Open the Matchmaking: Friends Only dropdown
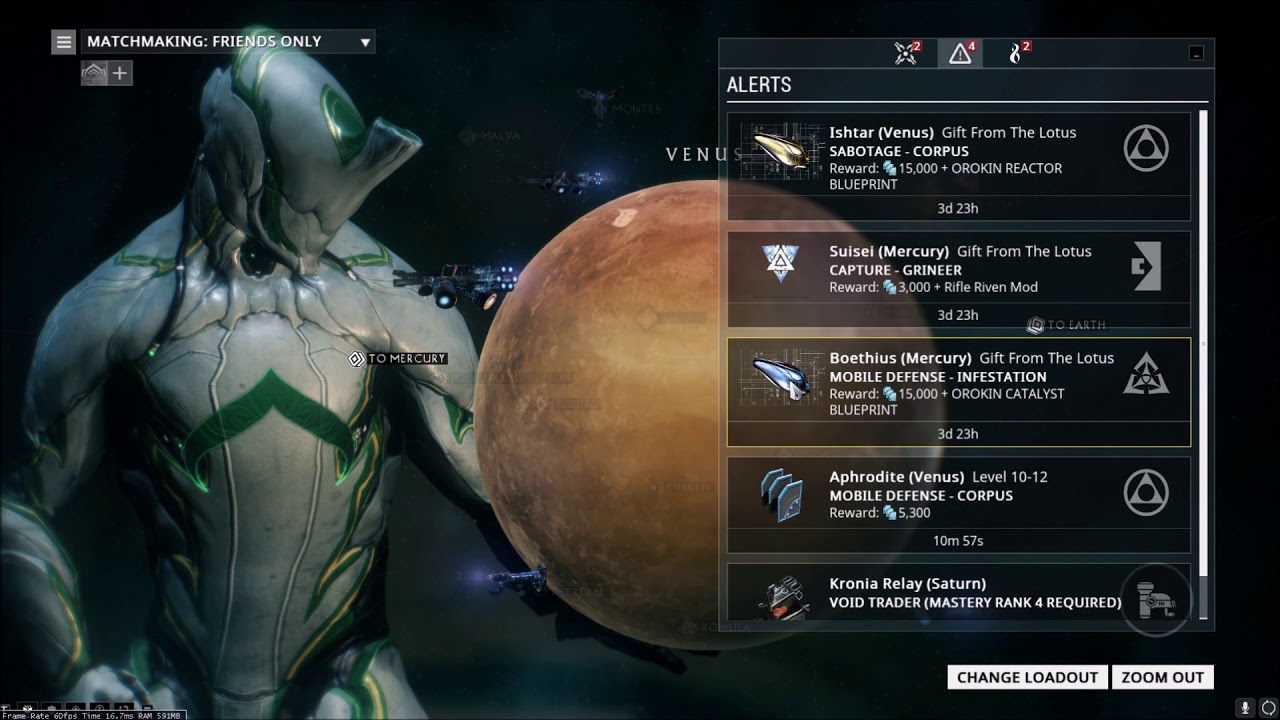Screen dimensions: 1280x720 [228, 42]
